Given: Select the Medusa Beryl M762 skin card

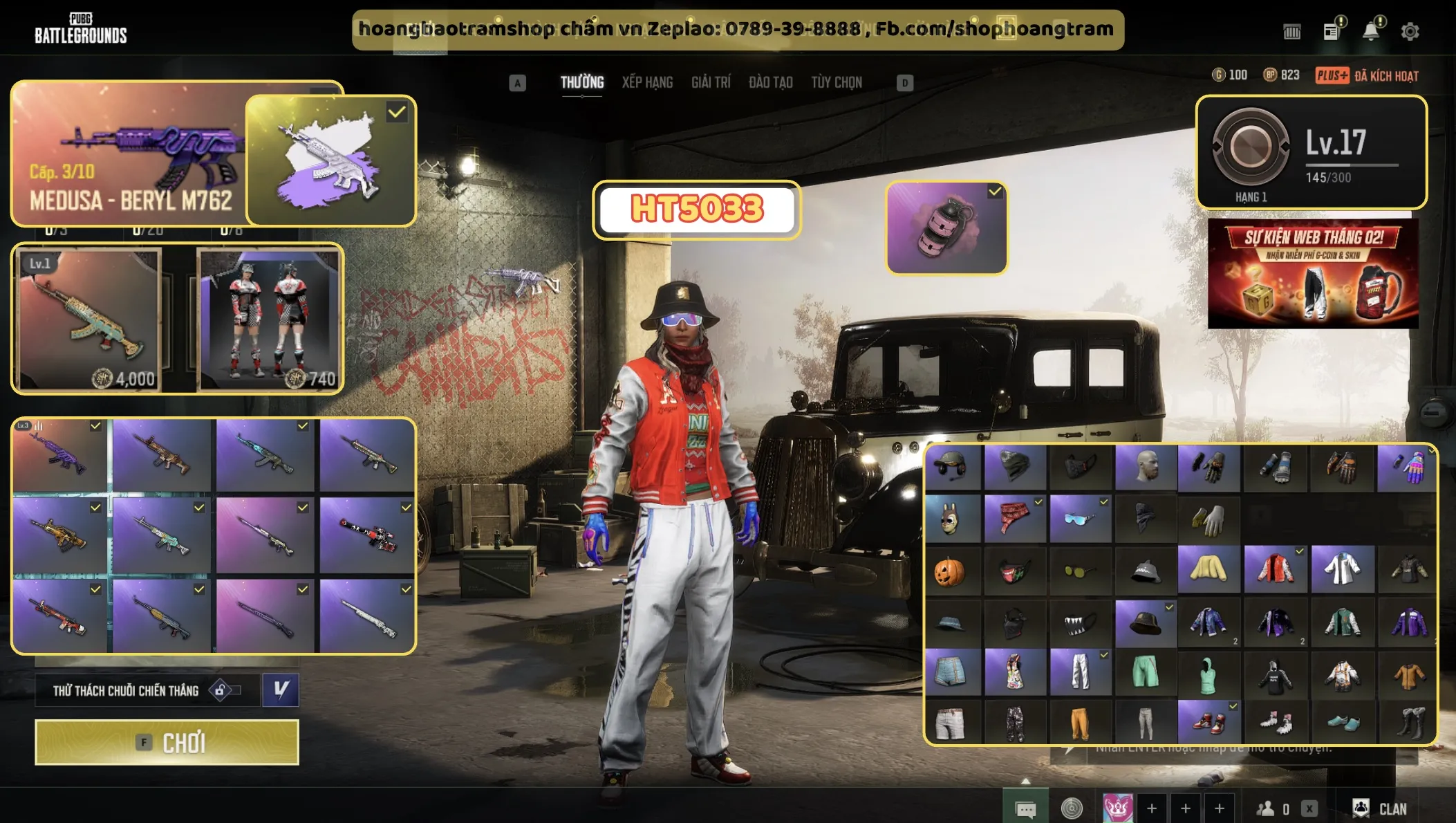Looking at the screenshot, I should click(x=130, y=154).
